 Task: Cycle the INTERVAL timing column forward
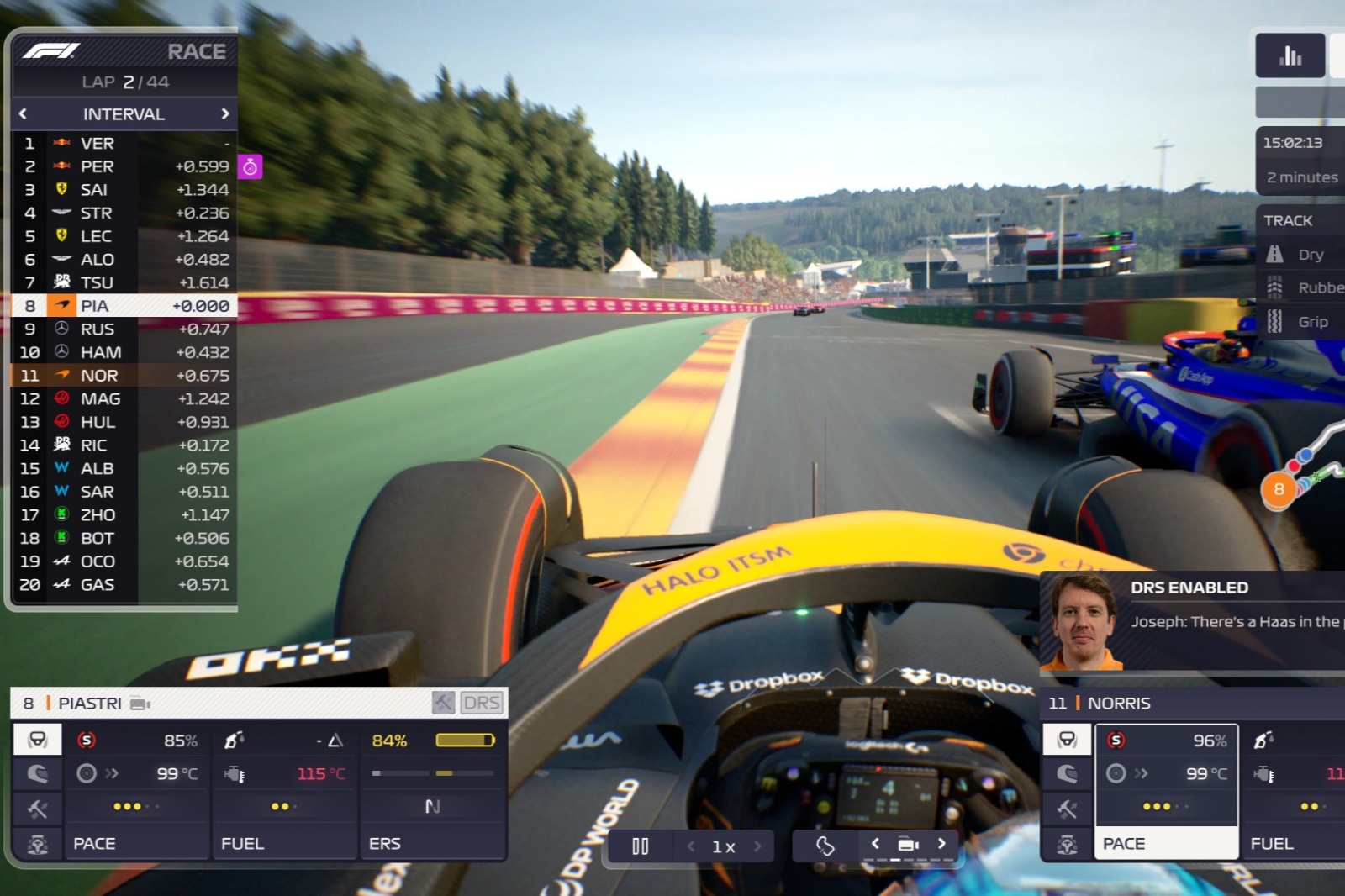pyautogui.click(x=225, y=113)
